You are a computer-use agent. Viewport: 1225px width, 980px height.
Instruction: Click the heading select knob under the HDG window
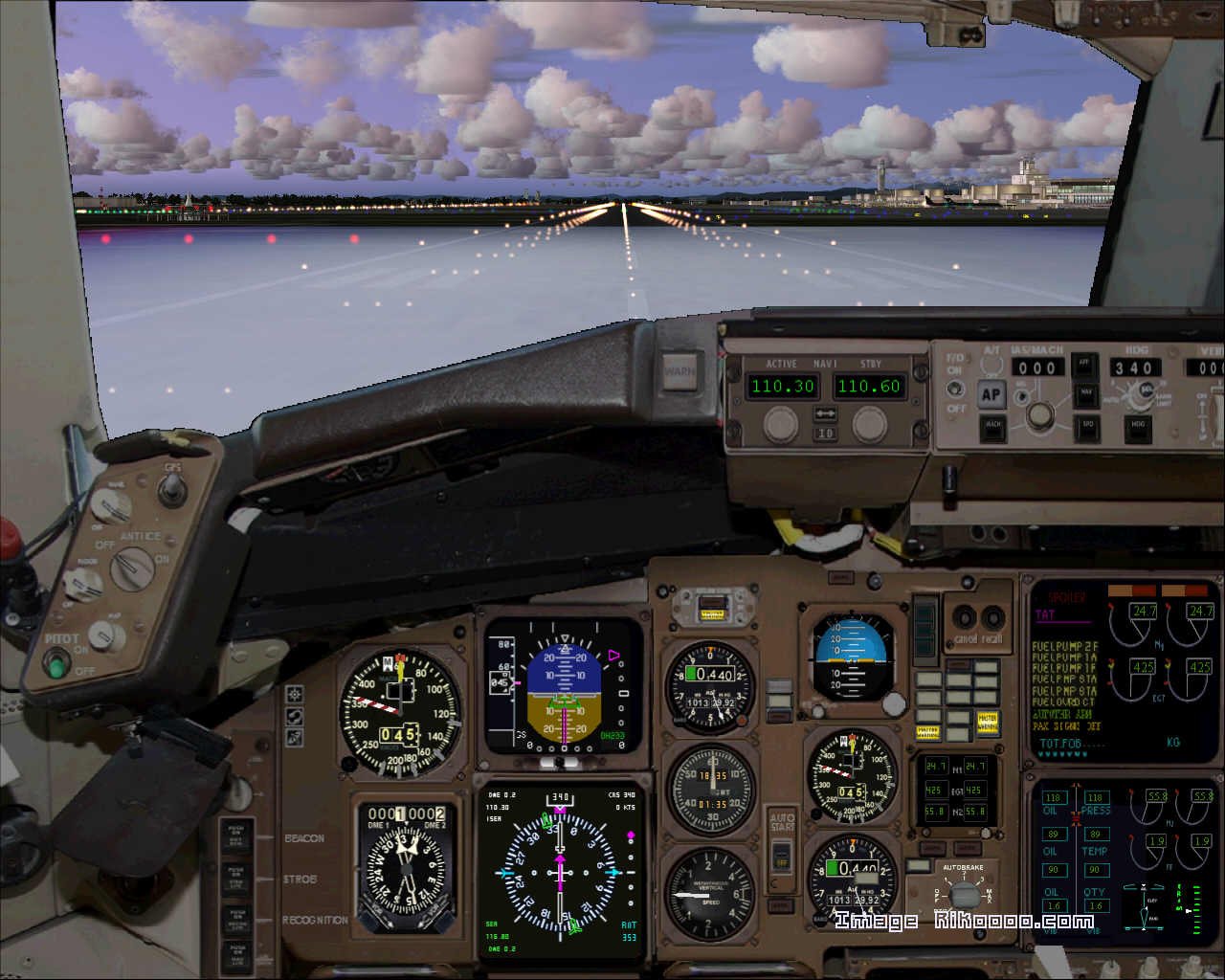1139,396
